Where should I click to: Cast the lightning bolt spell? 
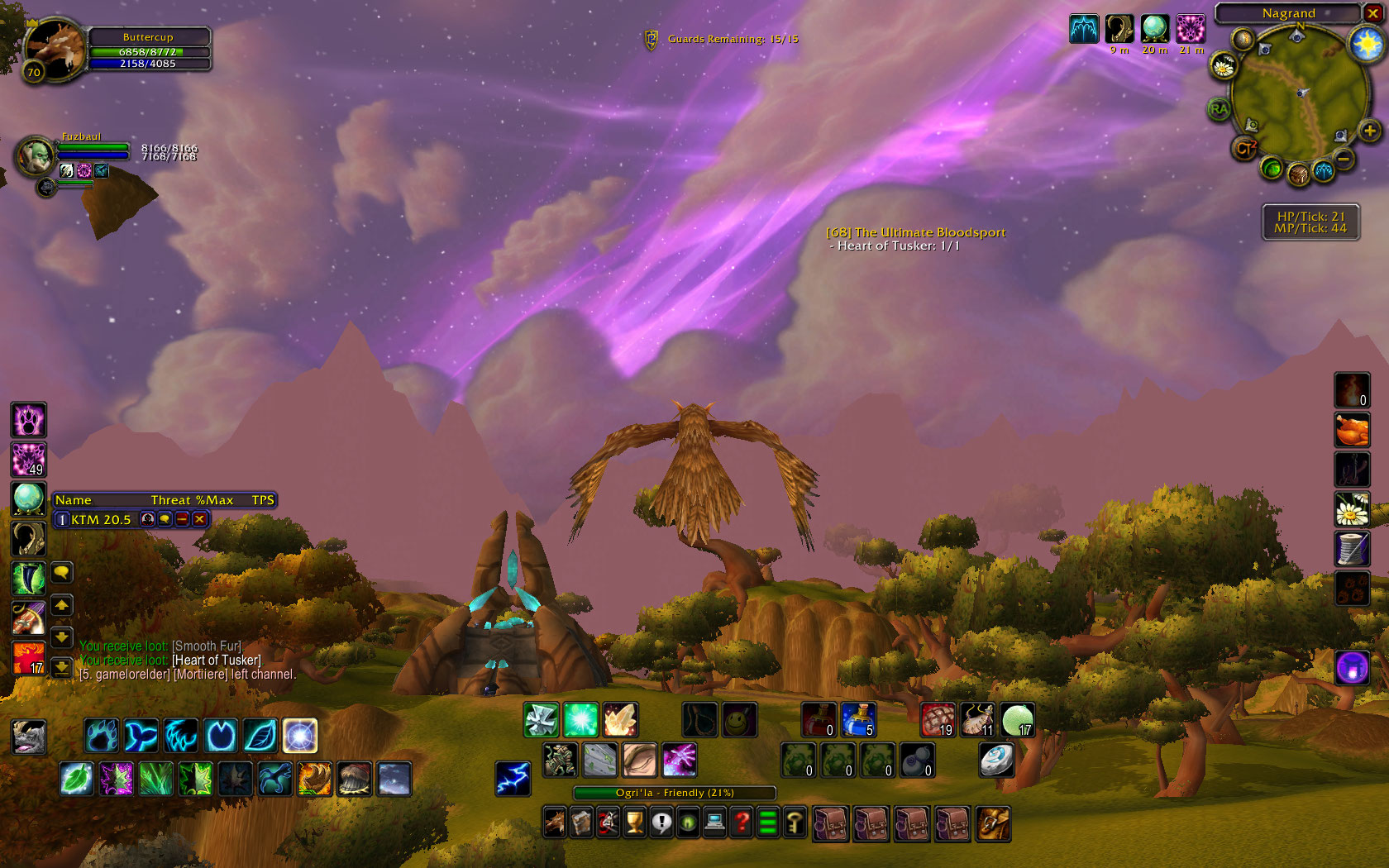pos(513,778)
